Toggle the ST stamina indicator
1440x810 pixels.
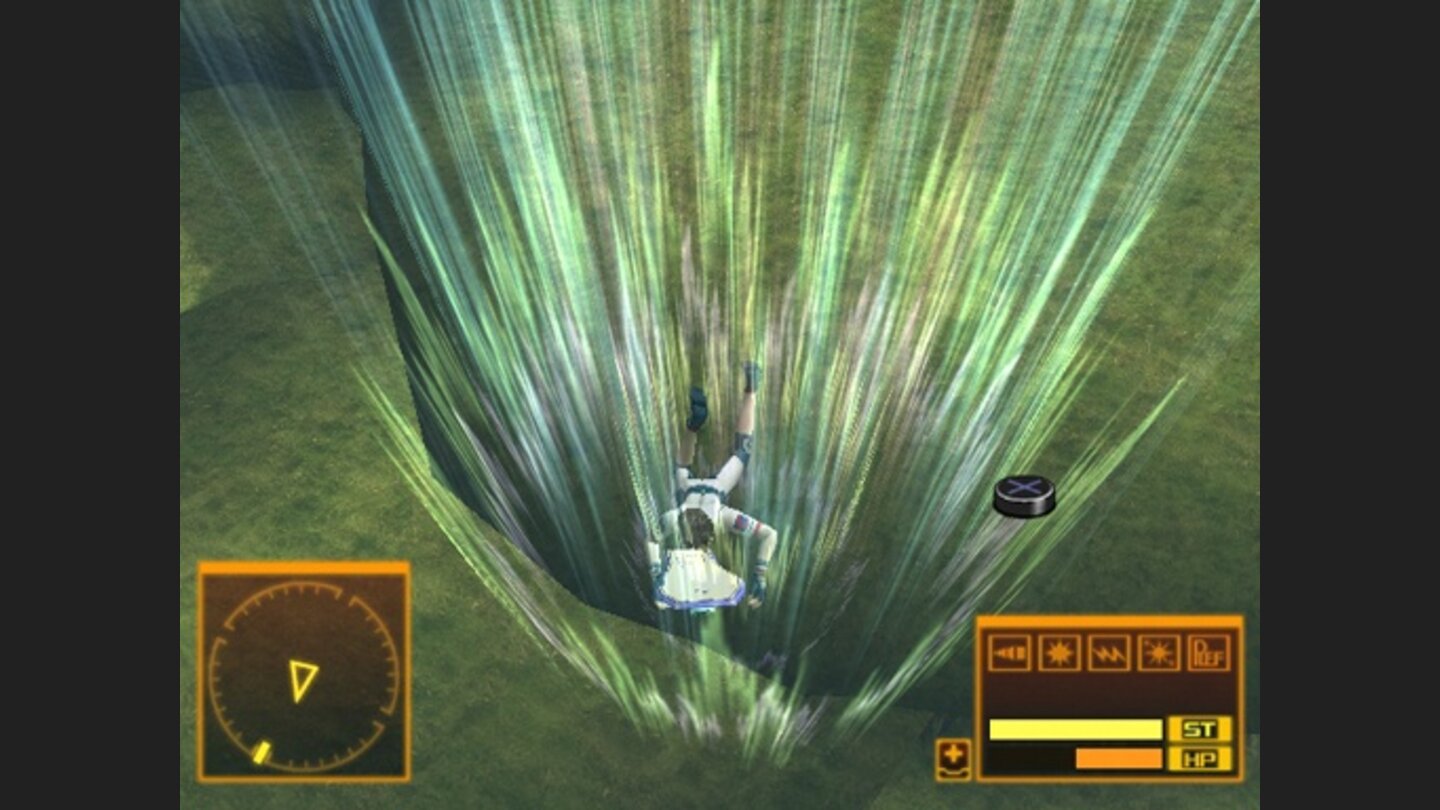[x=1199, y=729]
